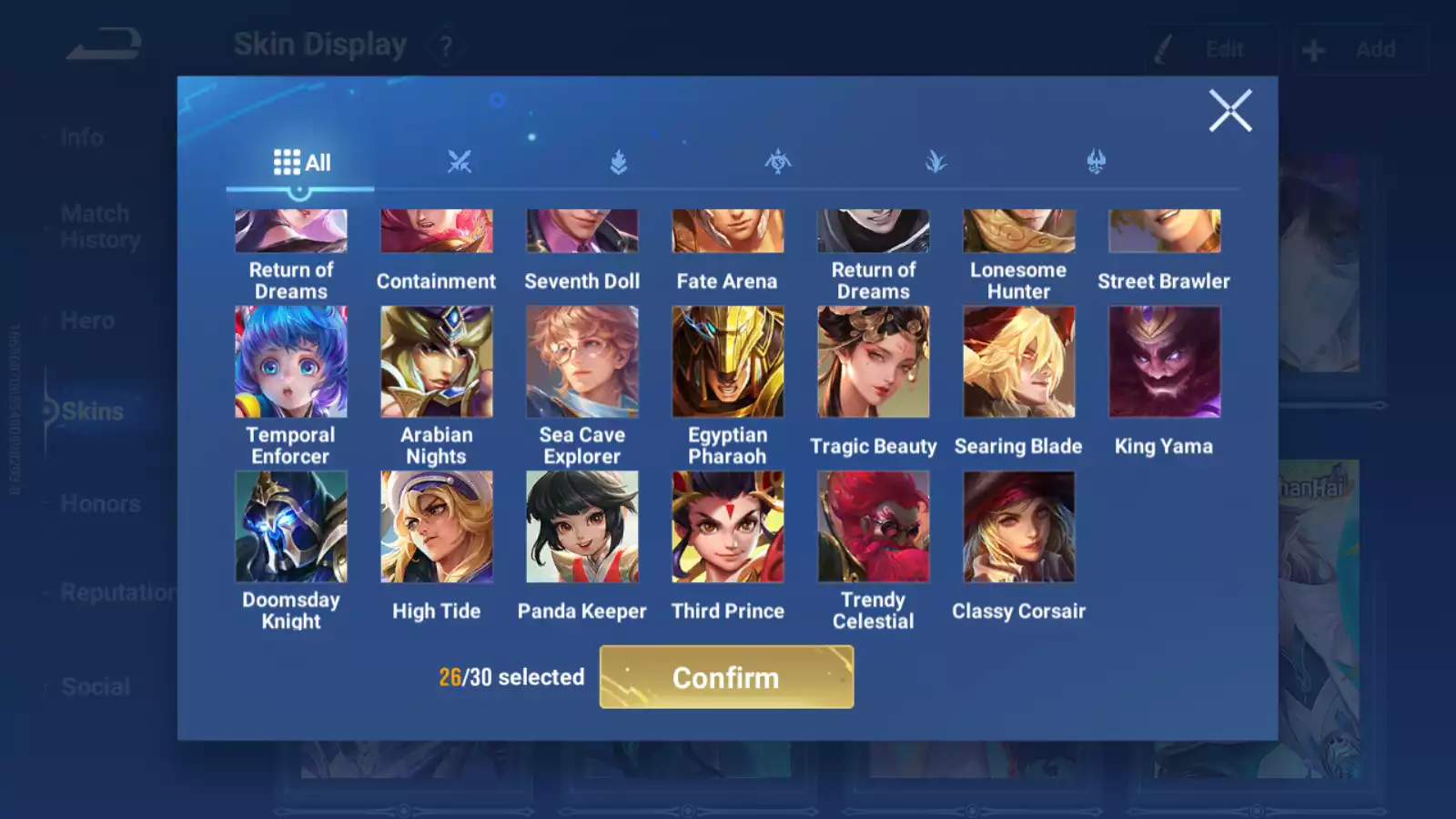Choose the Street Brawler skin
This screenshot has height=819, width=1456.
(x=1165, y=233)
